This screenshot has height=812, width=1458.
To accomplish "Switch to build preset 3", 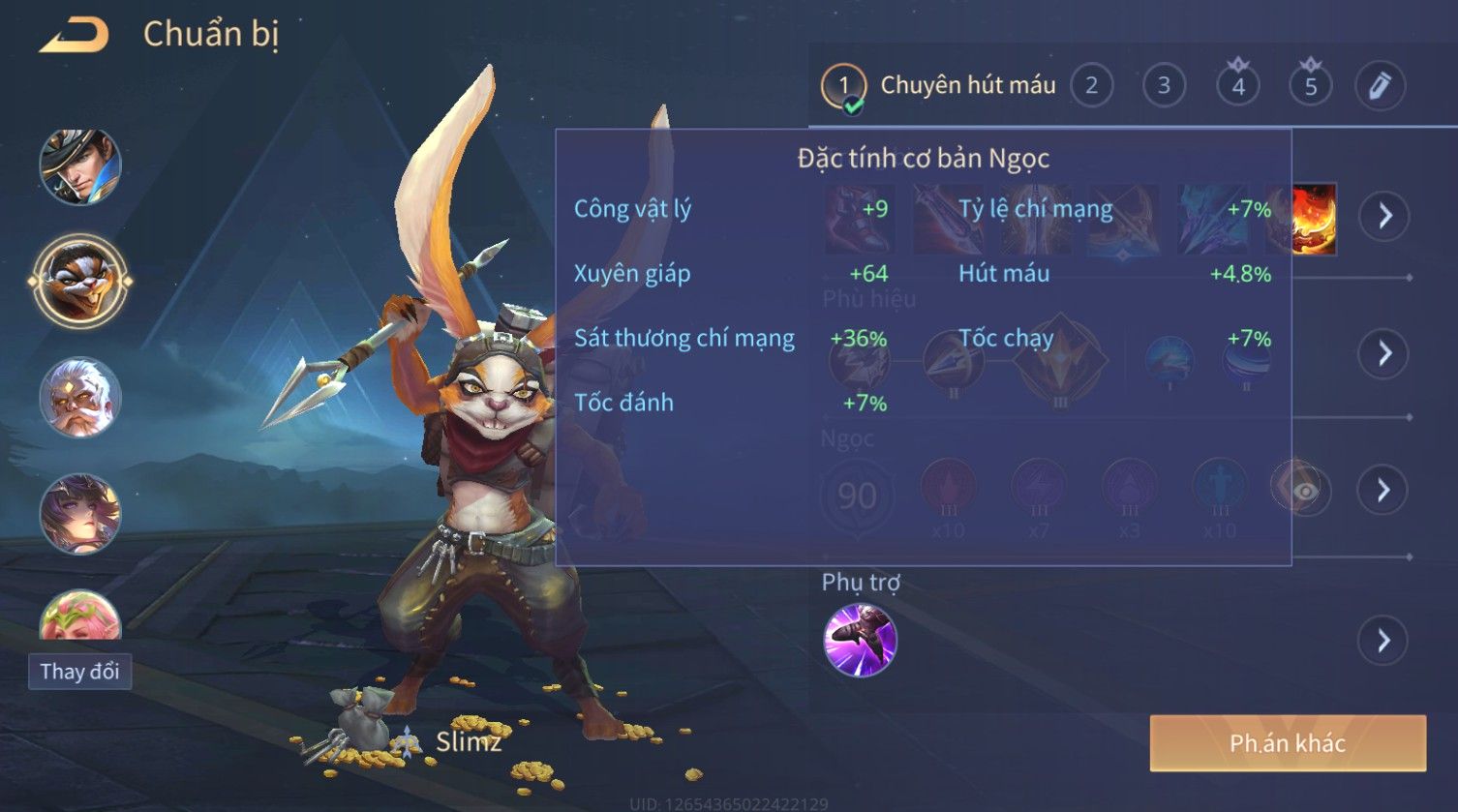I will 1164,86.
